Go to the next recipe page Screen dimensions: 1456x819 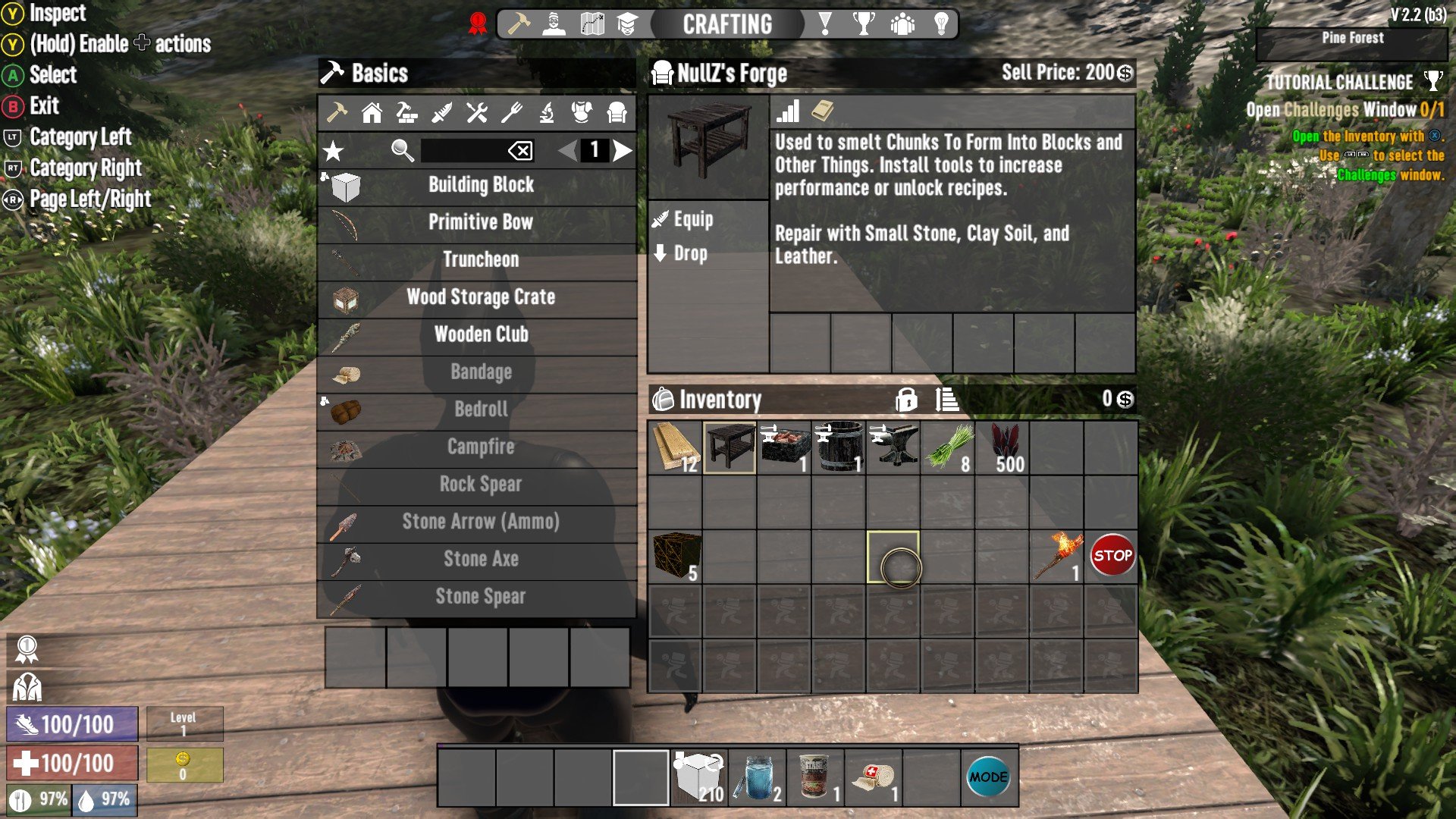(x=623, y=151)
